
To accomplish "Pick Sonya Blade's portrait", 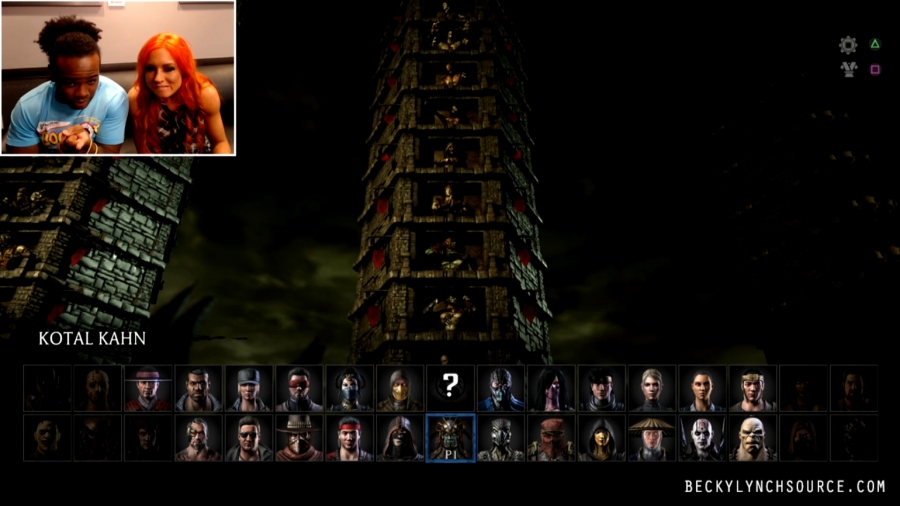I will click(249, 389).
